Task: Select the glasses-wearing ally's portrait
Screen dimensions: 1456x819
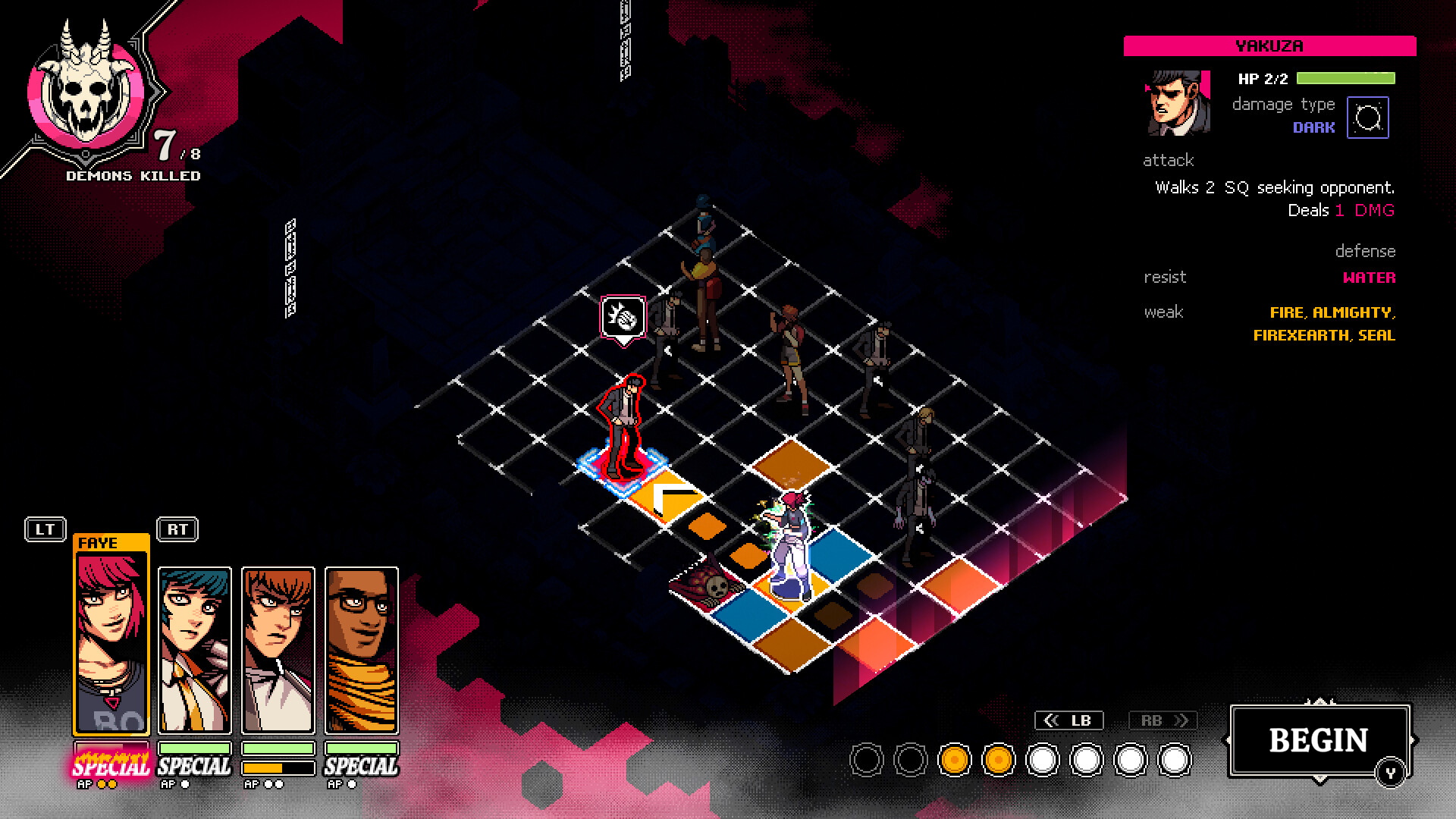Action: coord(361,648)
